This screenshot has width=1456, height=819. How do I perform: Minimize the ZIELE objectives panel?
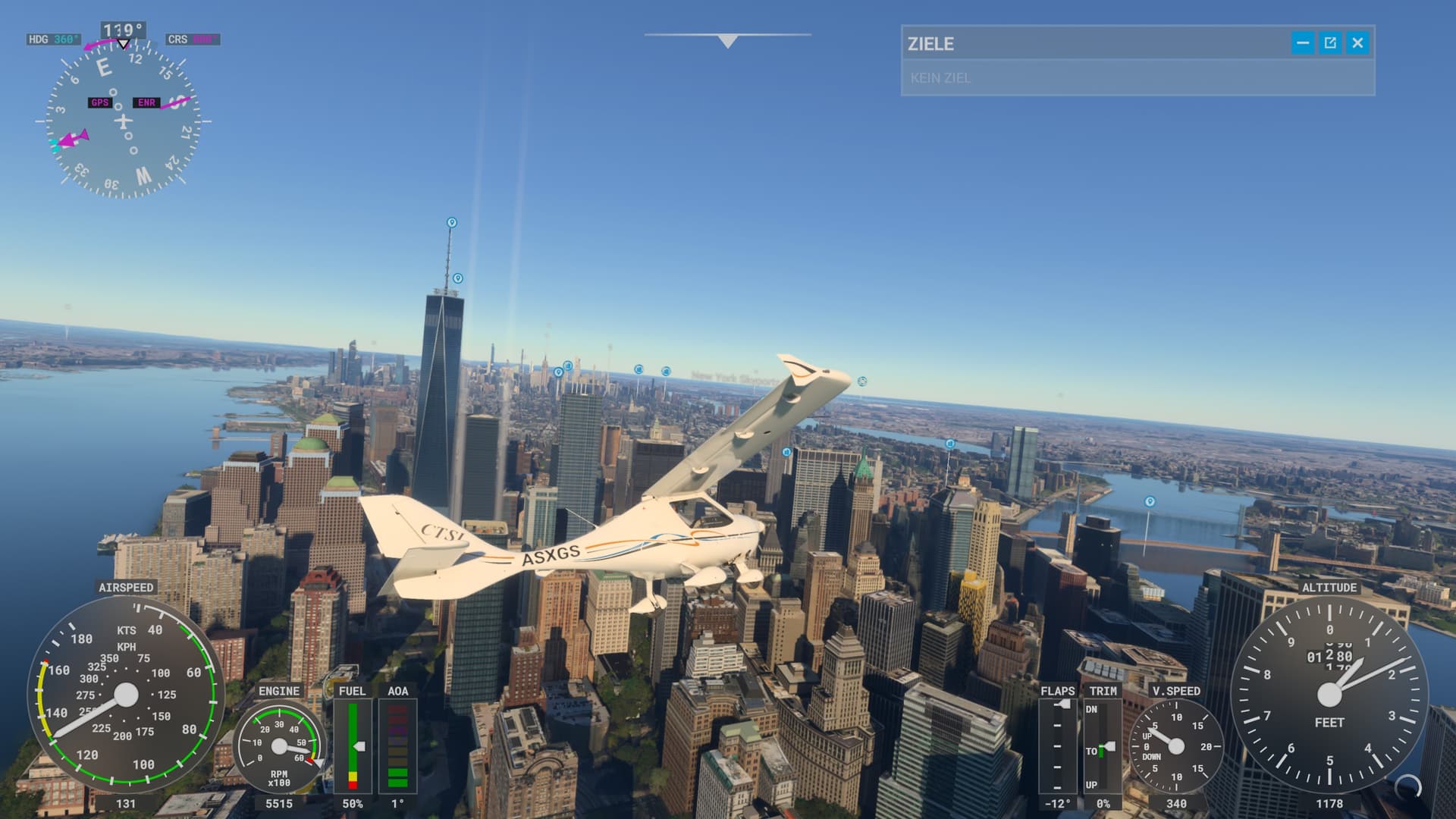point(1302,43)
